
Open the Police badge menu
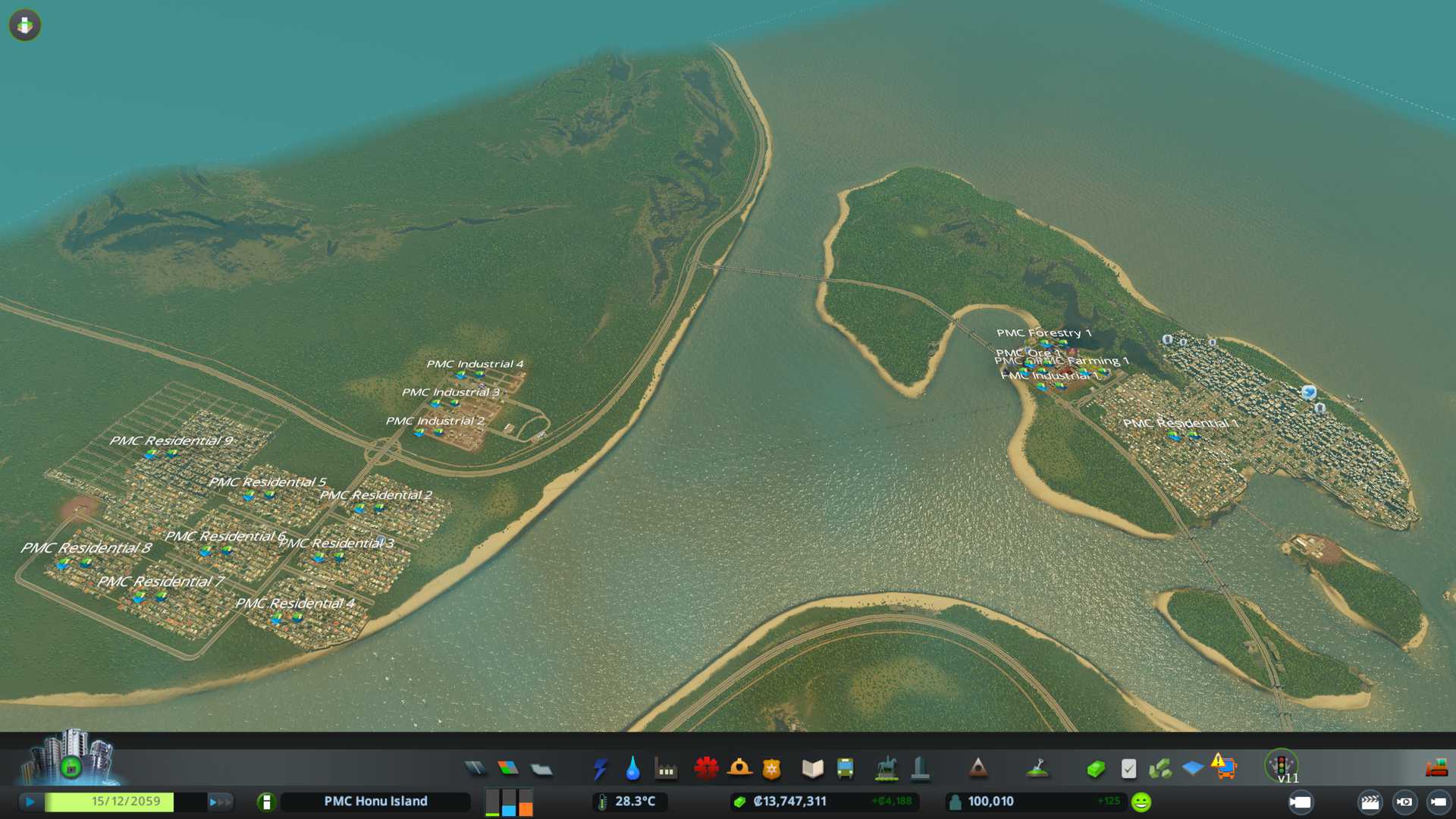pos(772,769)
